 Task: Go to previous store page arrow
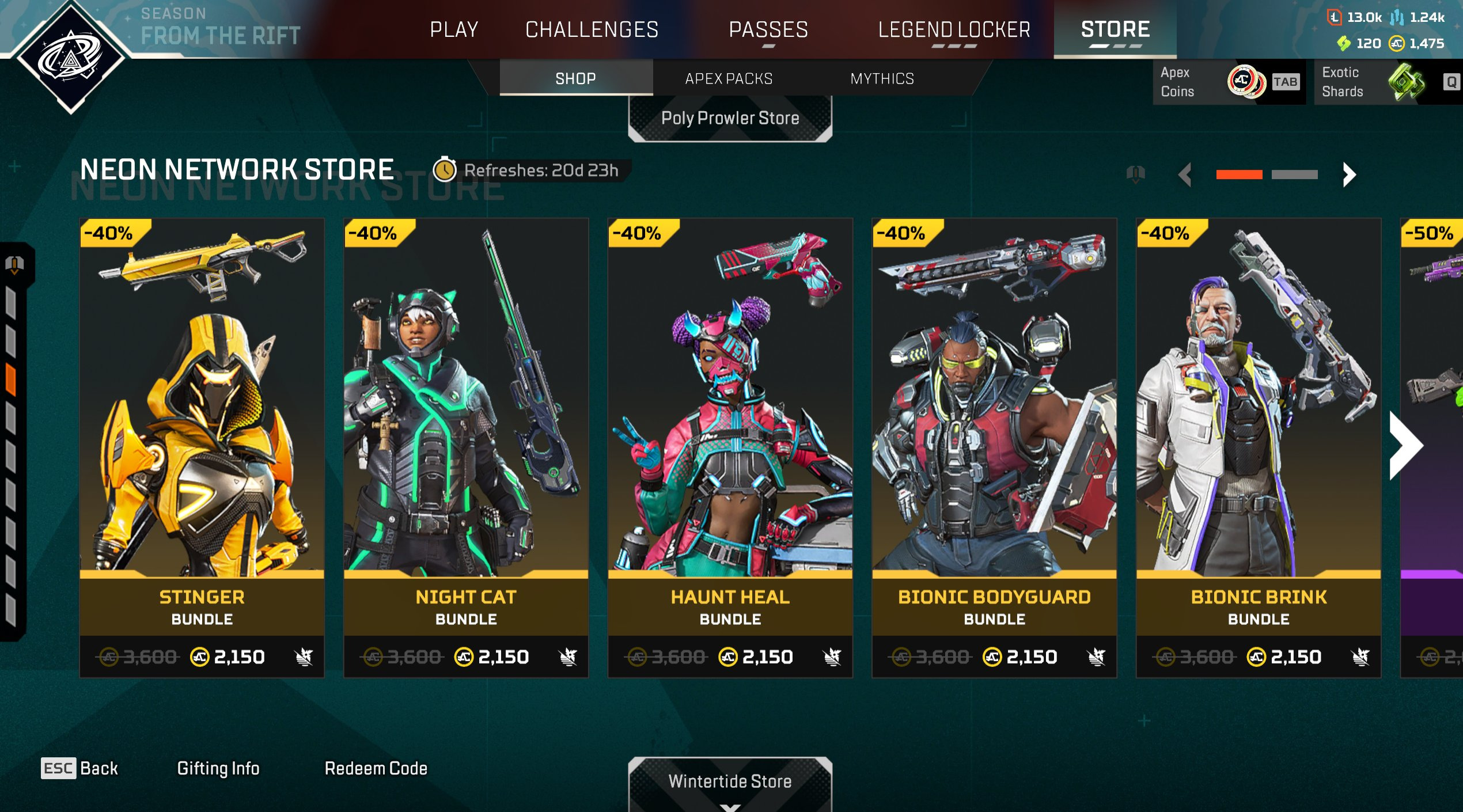click(x=1185, y=174)
